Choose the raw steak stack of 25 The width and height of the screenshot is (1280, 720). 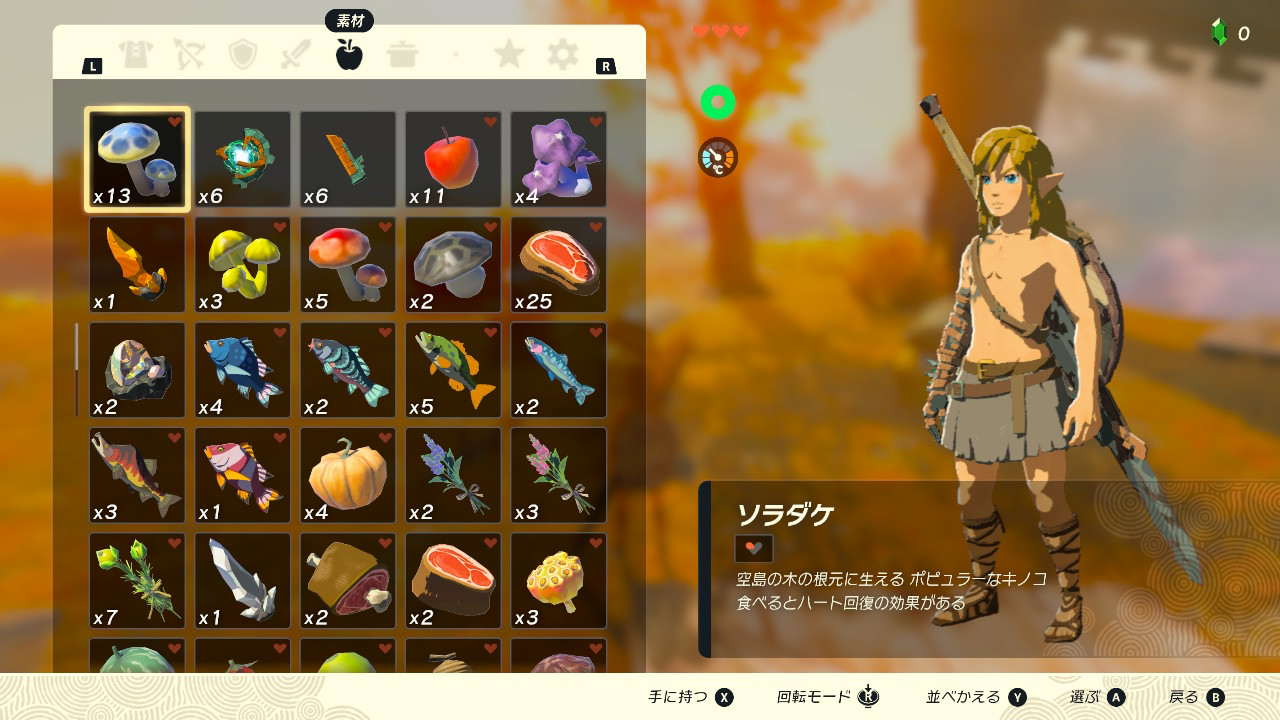tap(558, 265)
